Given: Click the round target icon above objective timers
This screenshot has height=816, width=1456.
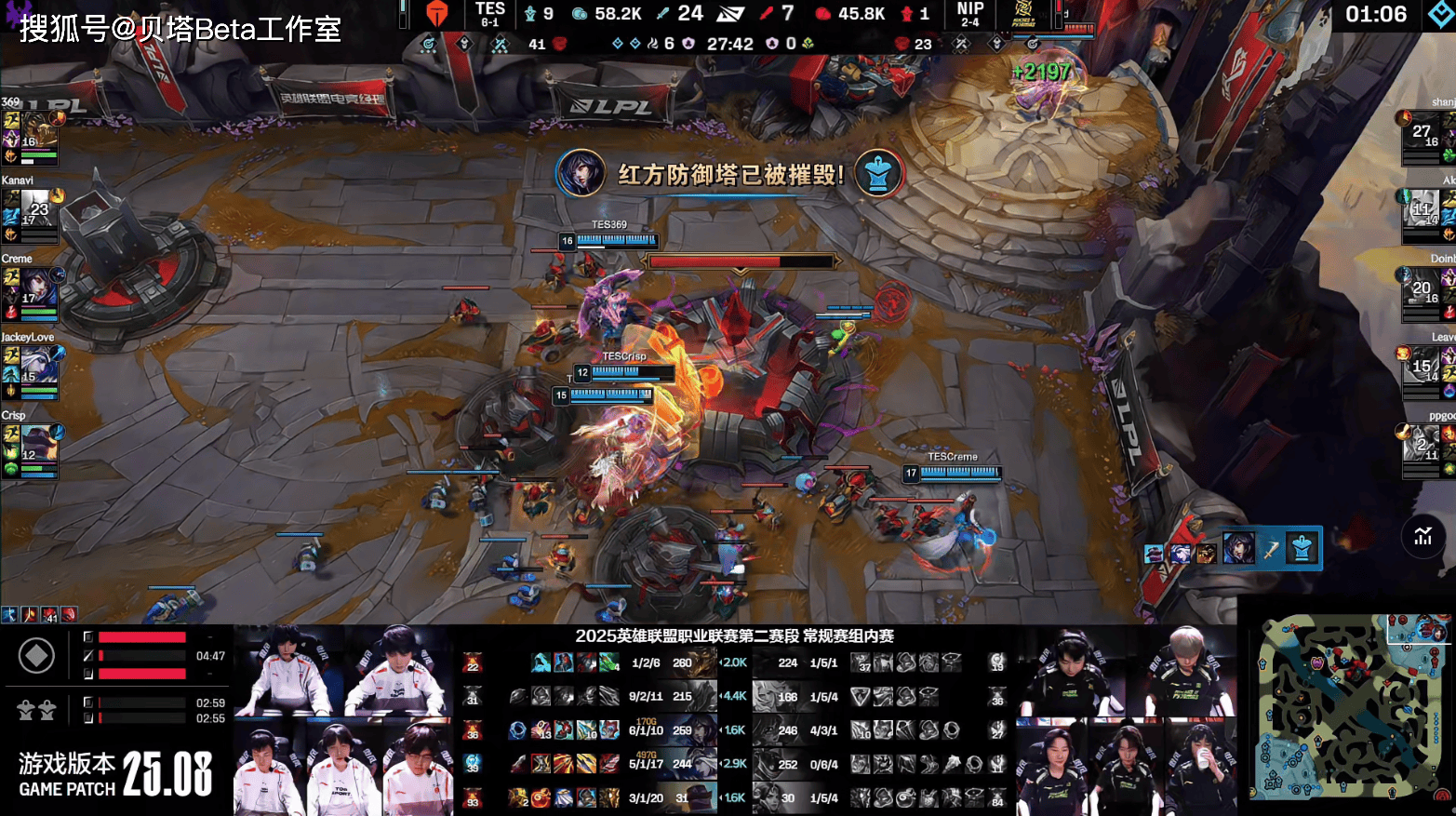Looking at the screenshot, I should (36, 656).
